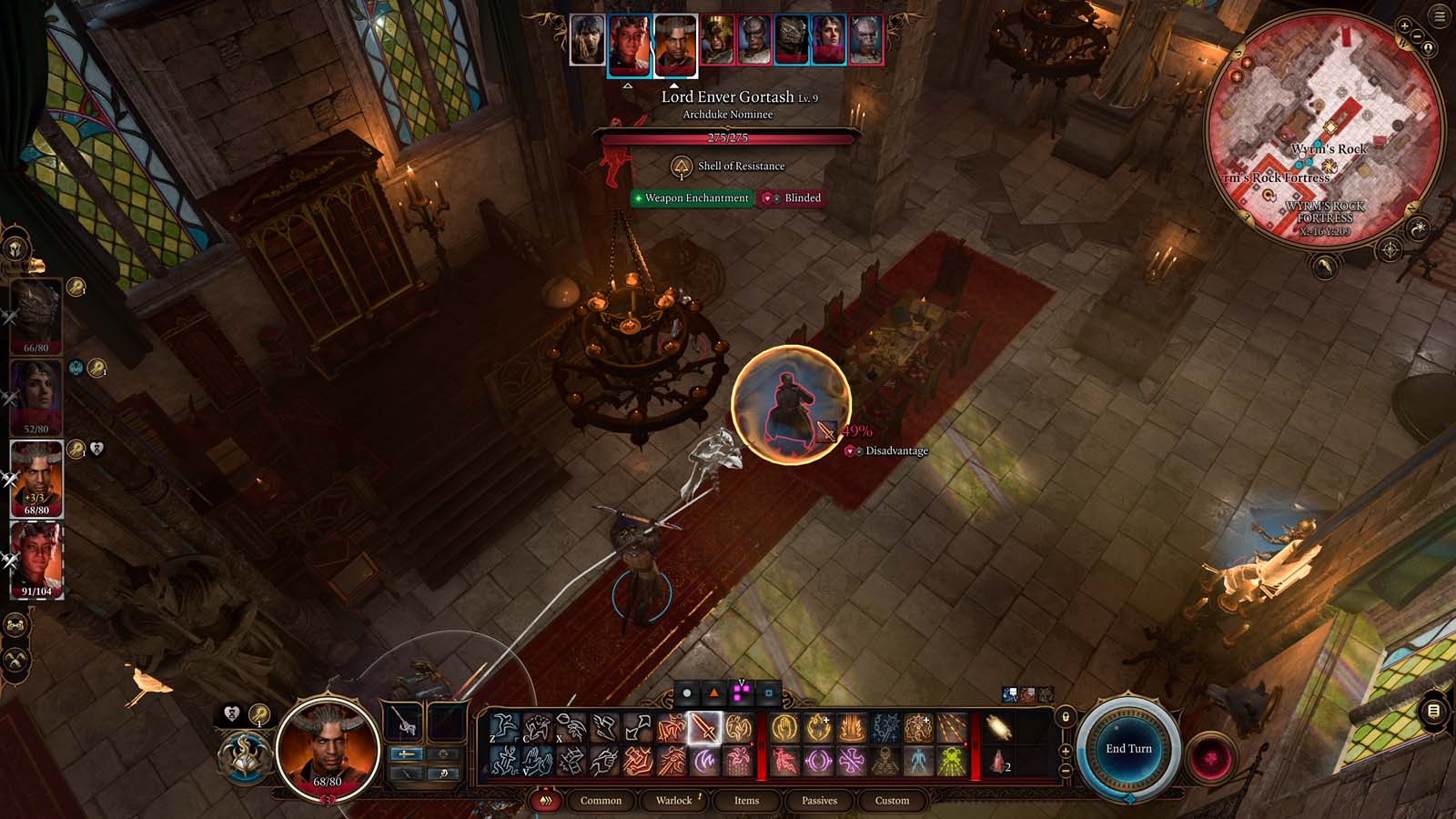Switch to the Items tab
This screenshot has width=1456, height=819.
(x=745, y=801)
